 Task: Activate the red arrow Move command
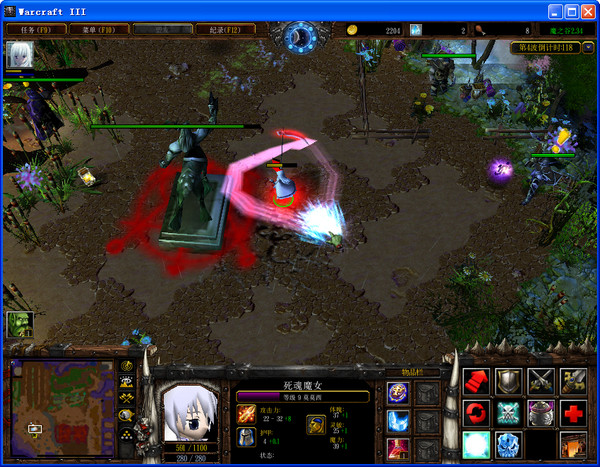pos(476,381)
